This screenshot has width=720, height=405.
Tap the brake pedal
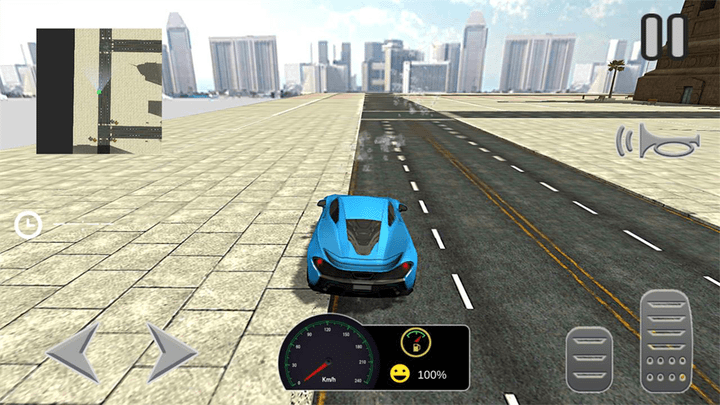click(589, 359)
